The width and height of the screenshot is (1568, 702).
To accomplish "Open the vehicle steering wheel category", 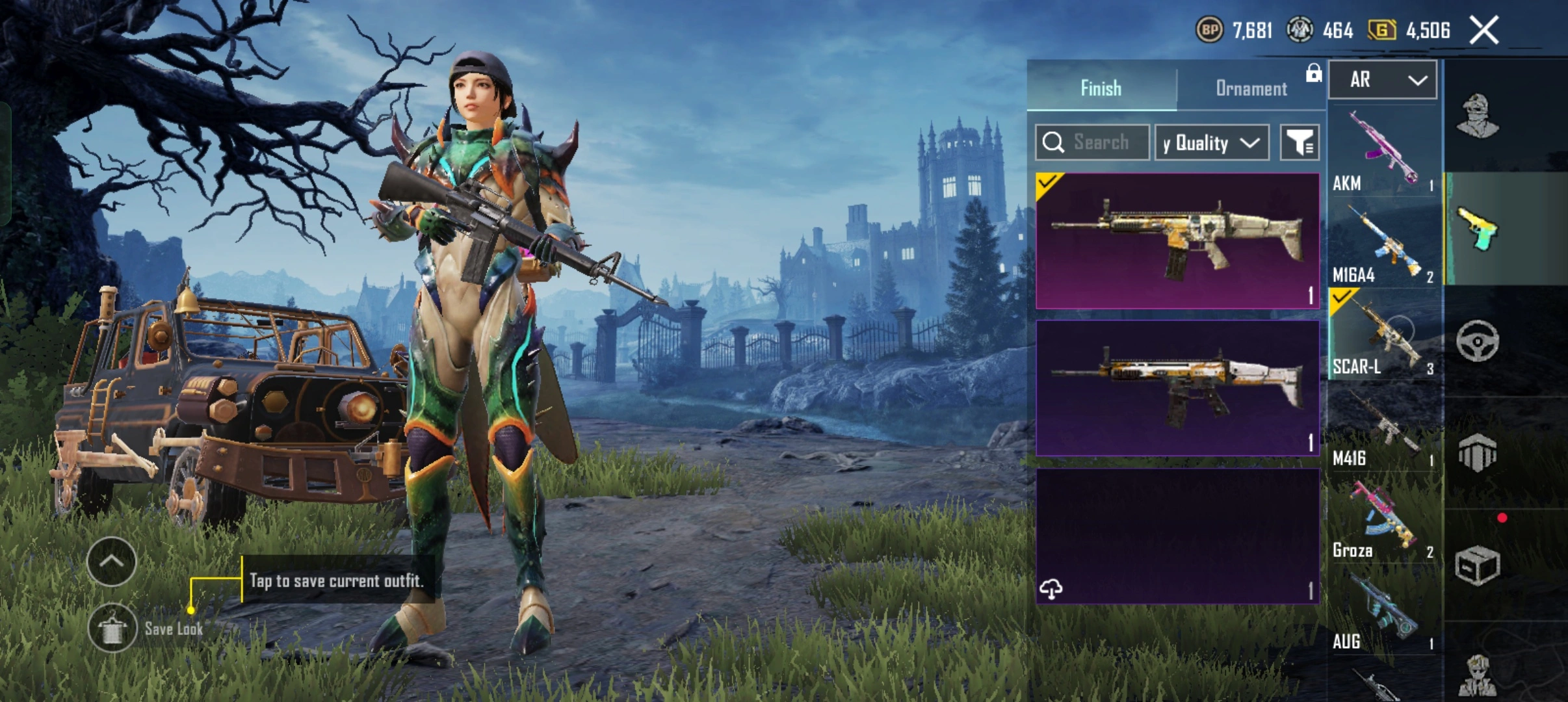I will 1477,341.
